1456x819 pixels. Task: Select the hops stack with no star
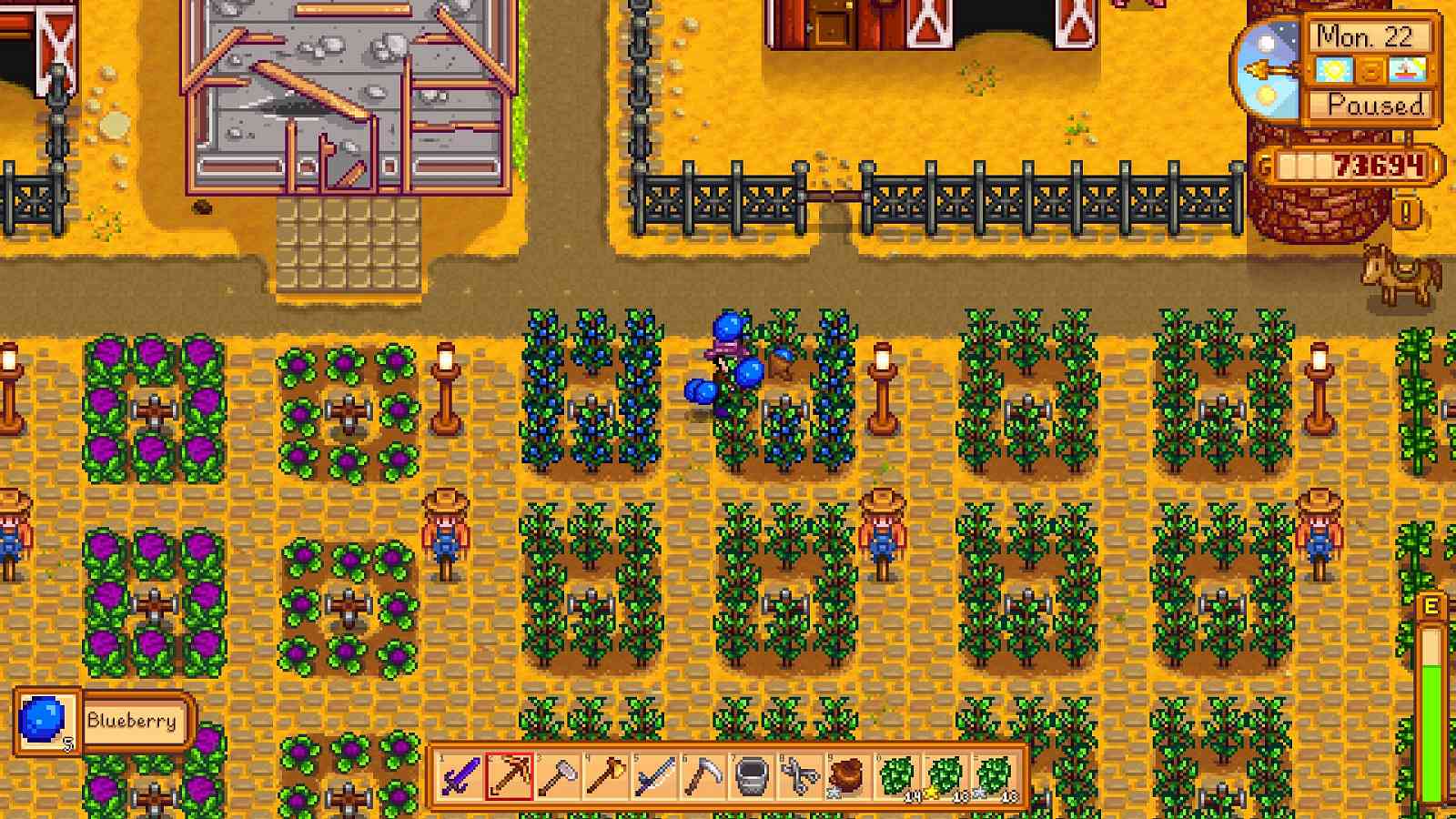[898, 777]
